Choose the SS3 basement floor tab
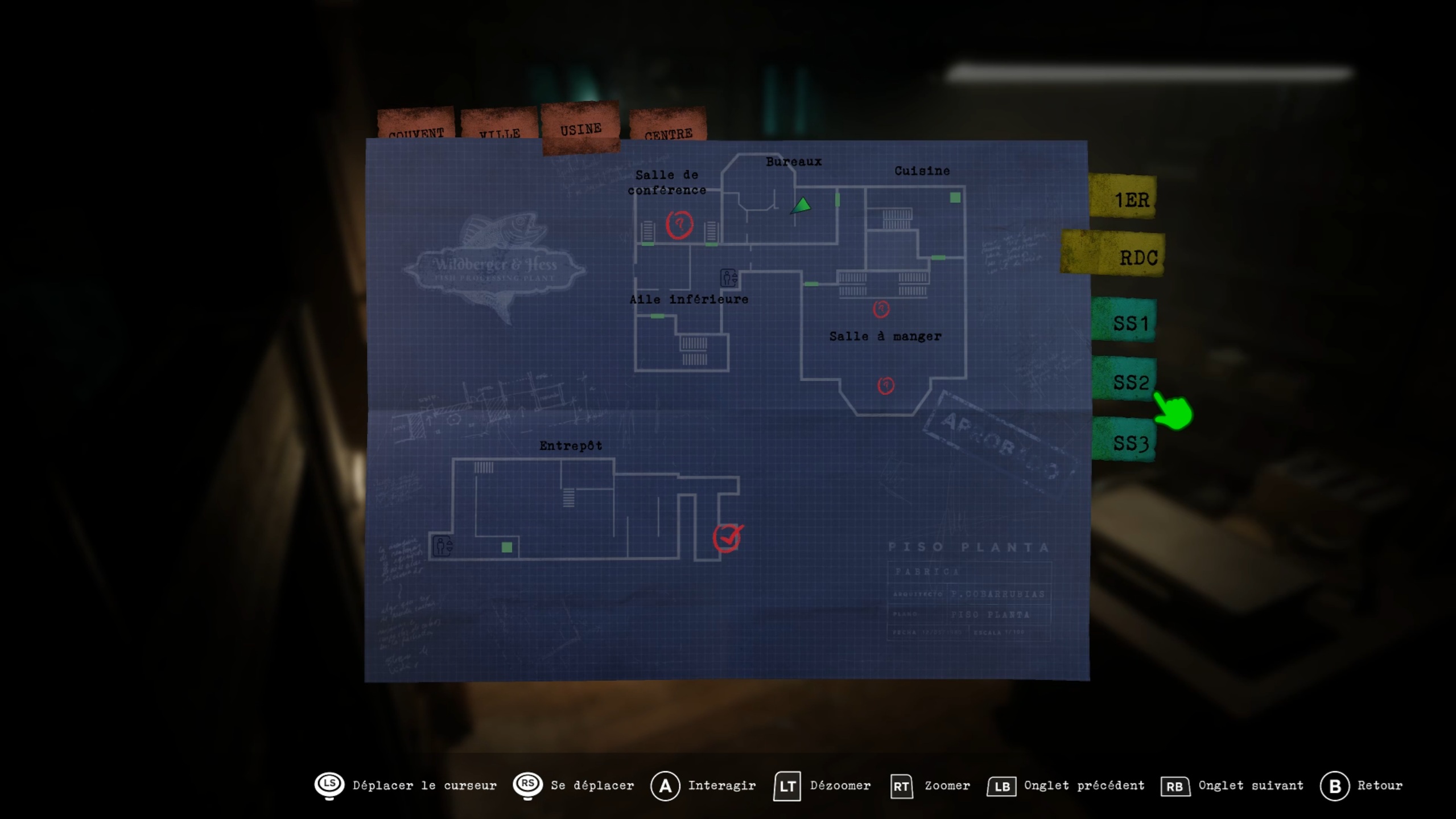This screenshot has width=1456, height=819. (x=1125, y=441)
